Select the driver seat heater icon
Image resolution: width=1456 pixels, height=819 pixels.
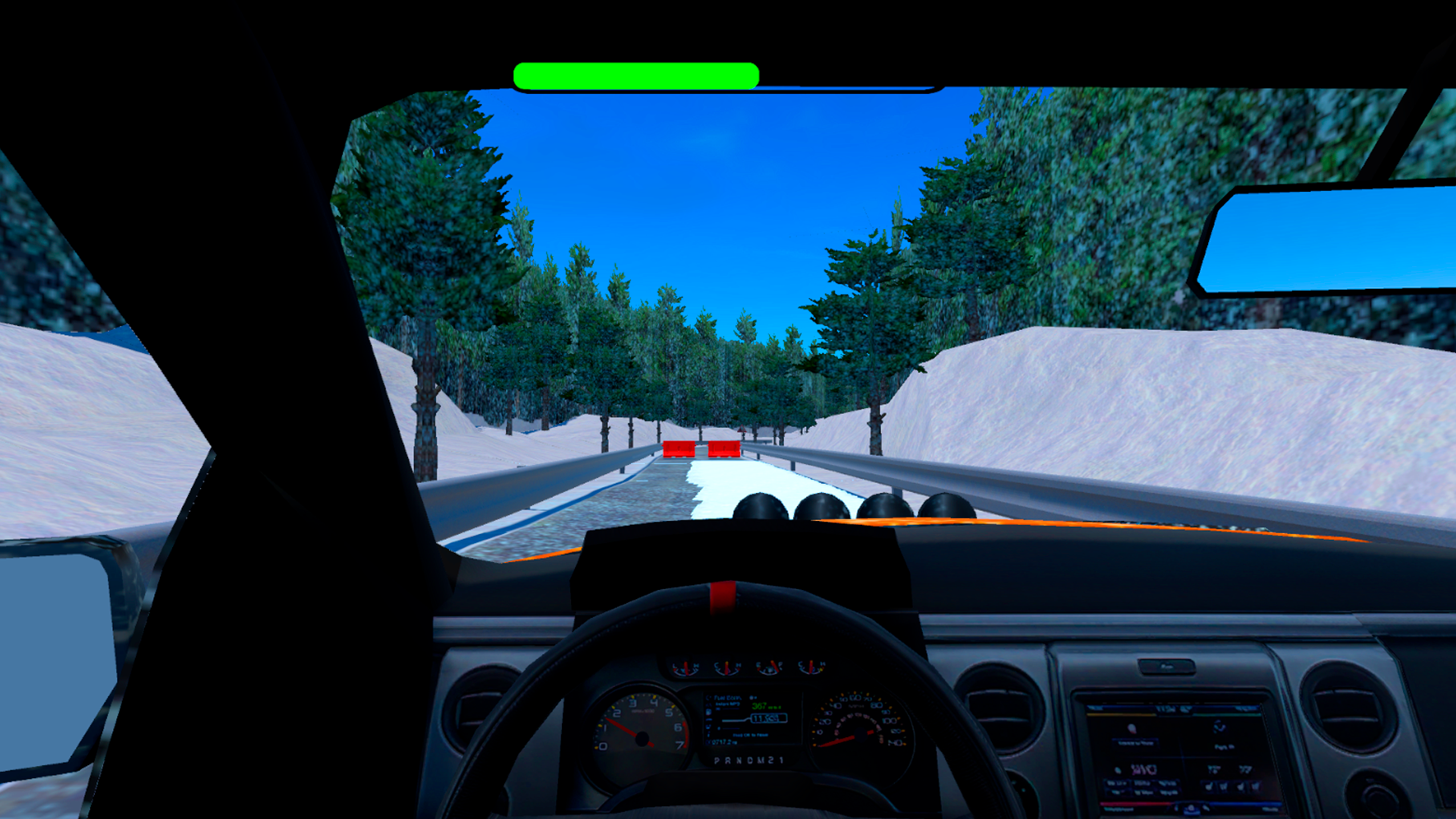(x=1209, y=786)
